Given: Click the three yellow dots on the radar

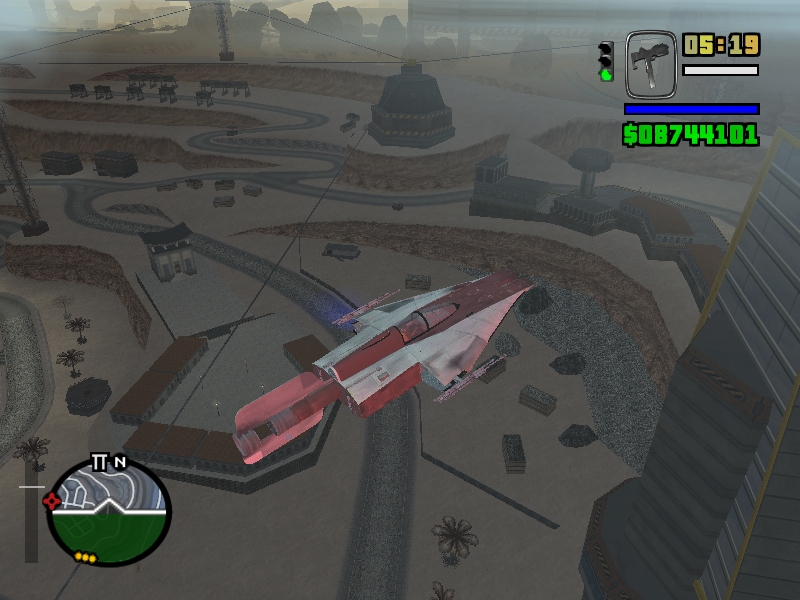Looking at the screenshot, I should coord(84,557).
